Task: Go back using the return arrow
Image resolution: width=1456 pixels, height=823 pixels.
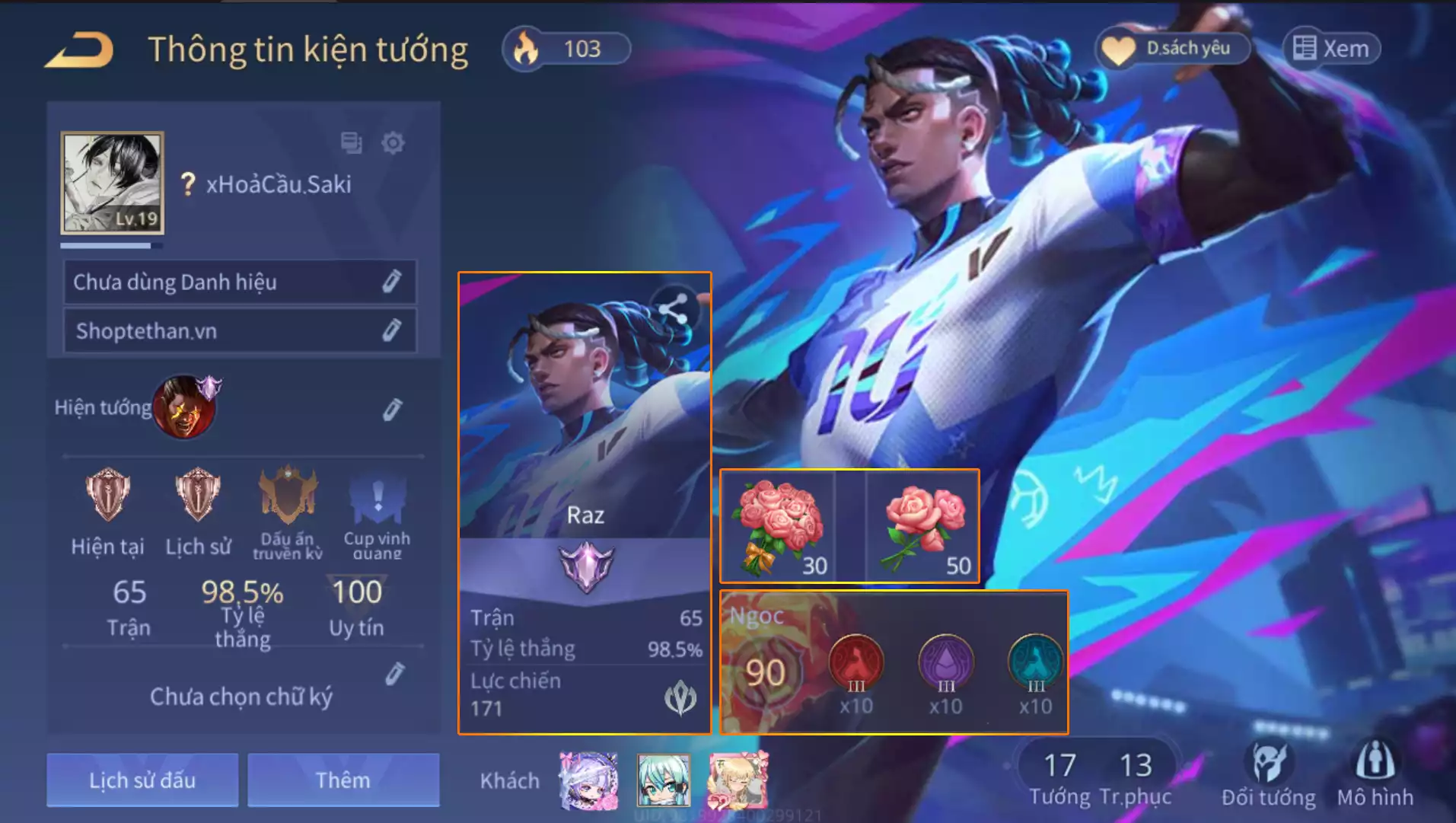Action: (79, 50)
